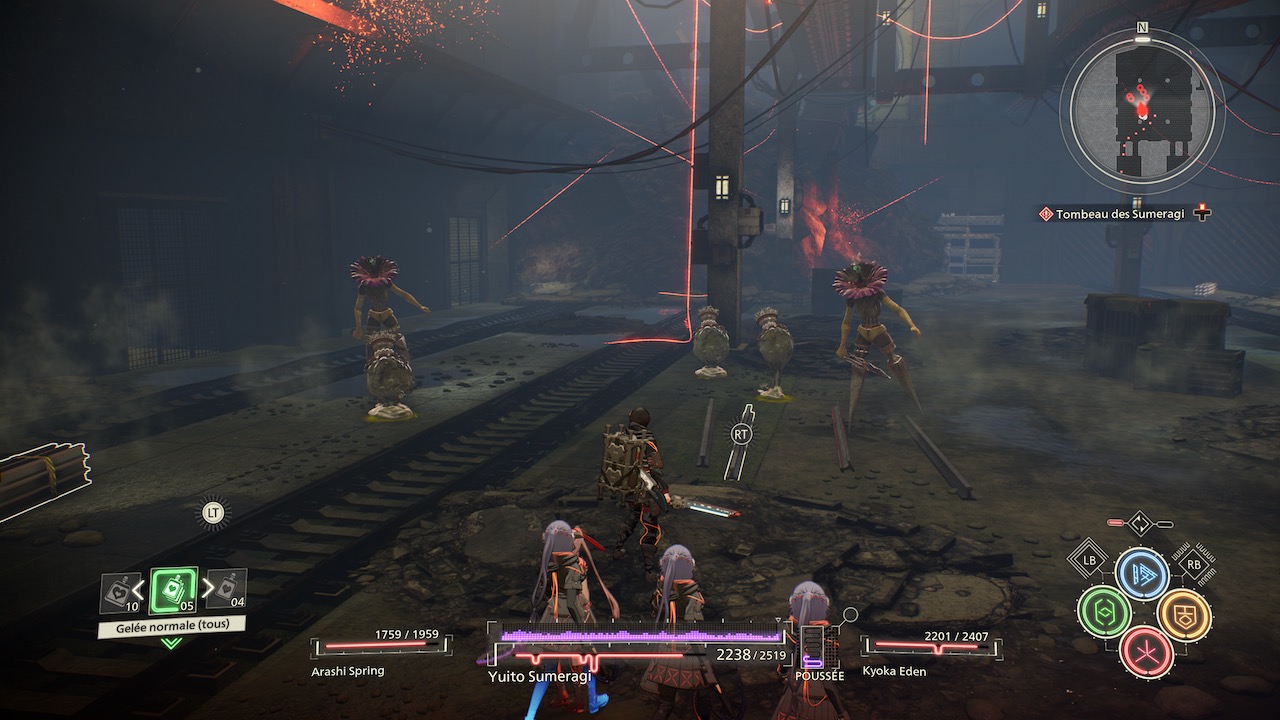Click the POUSSÉE drive gauge
The image size is (1280, 720).
coord(813,648)
